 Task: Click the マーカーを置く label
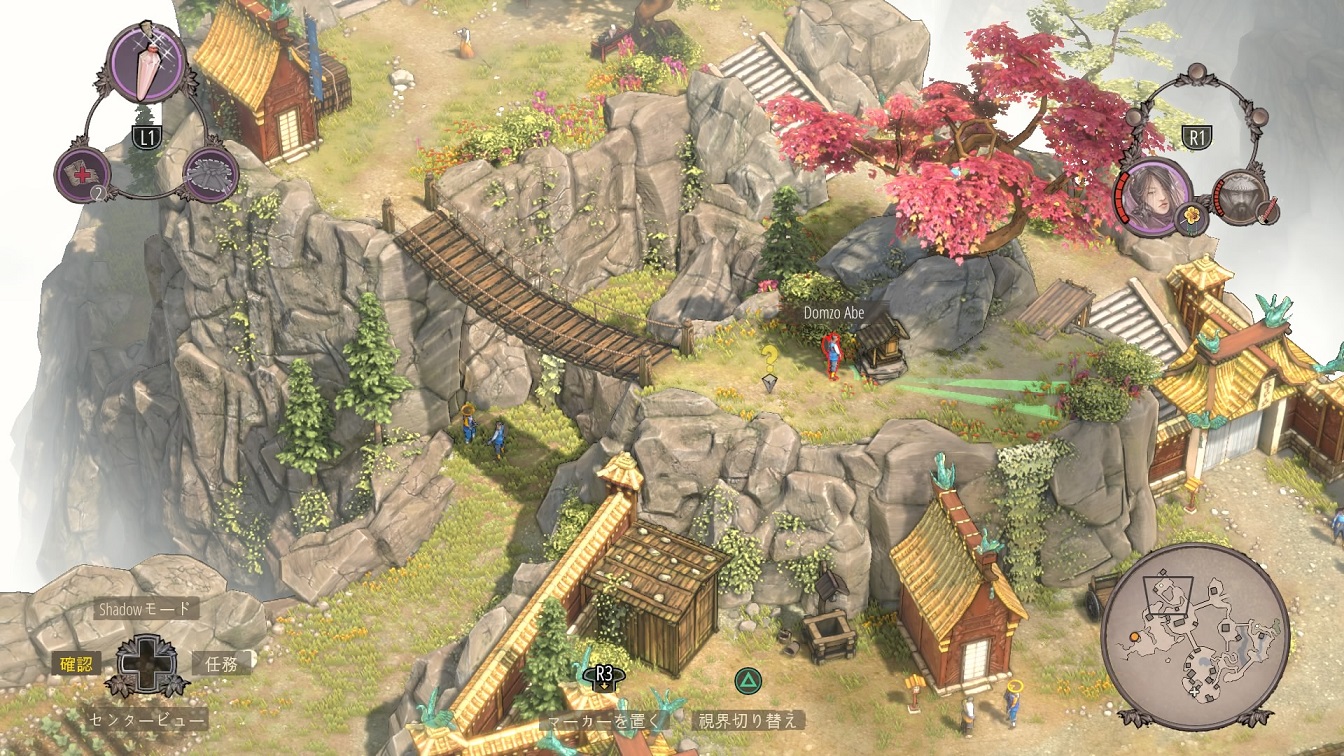(x=603, y=719)
